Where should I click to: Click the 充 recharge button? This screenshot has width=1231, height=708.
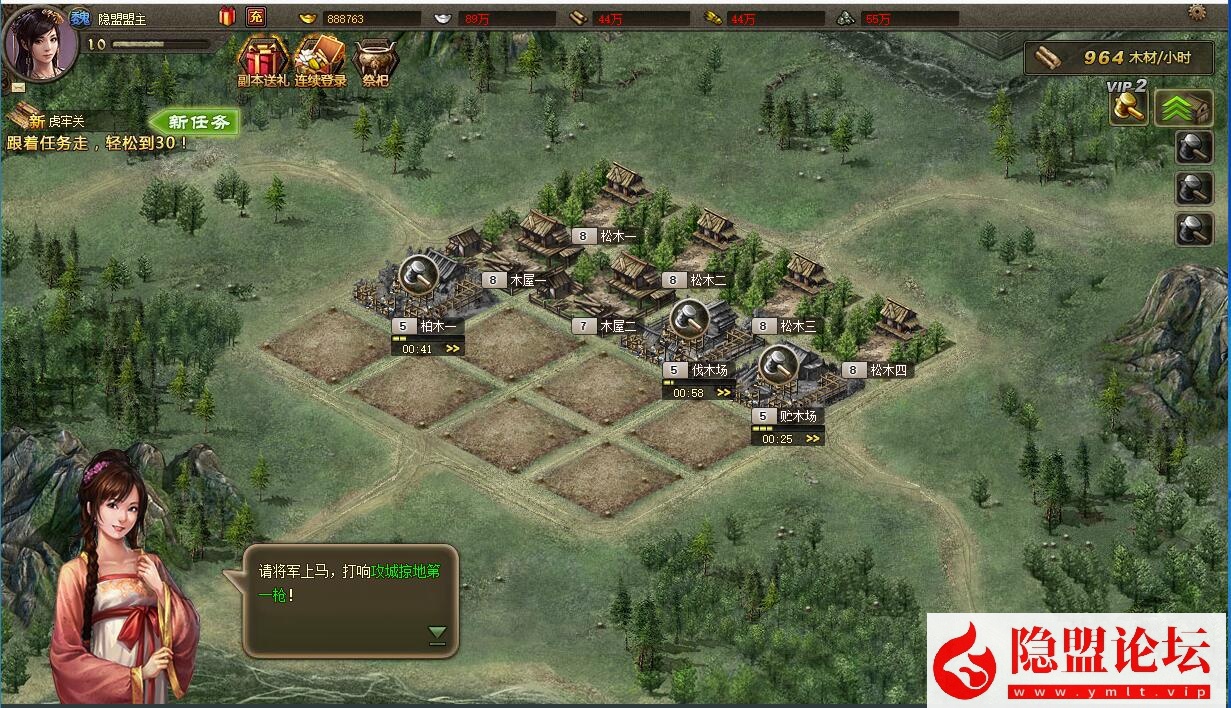[255, 16]
